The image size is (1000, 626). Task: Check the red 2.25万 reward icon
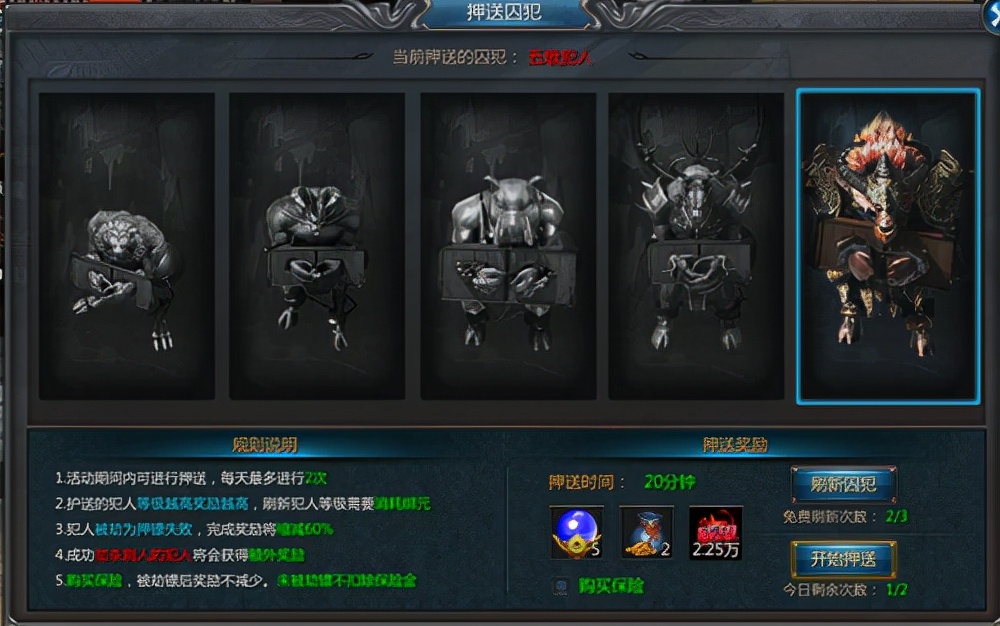coord(715,533)
